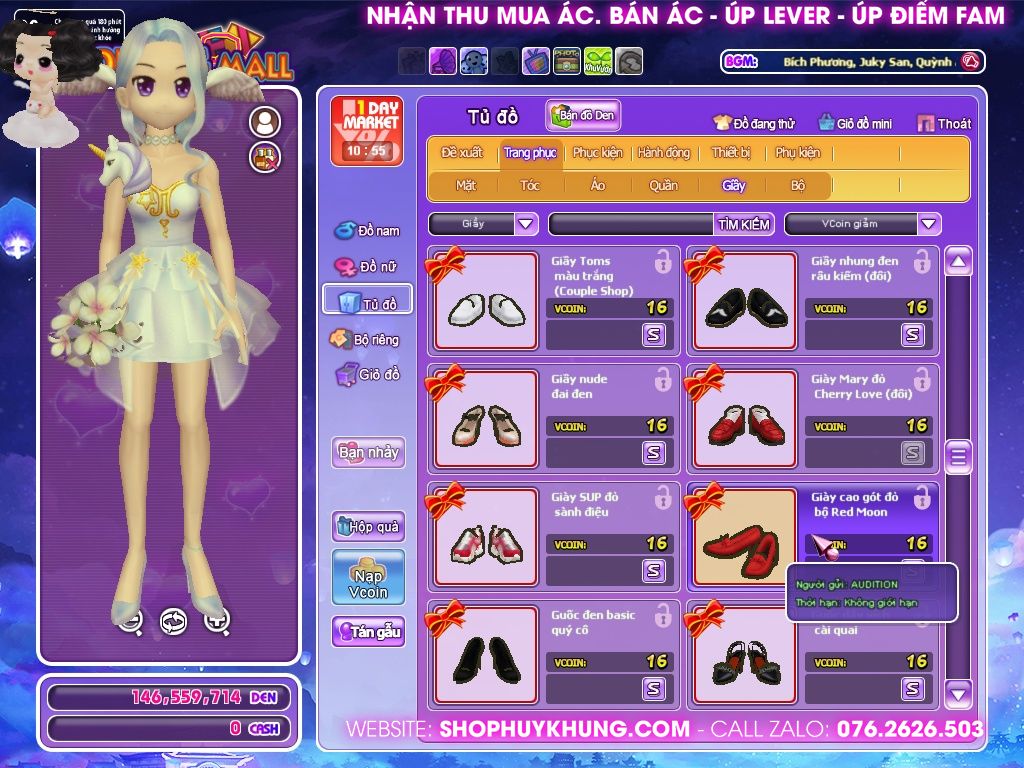Screen dimensions: 1024x768
Task: Click the Nạp Vcoin button
Action: pyautogui.click(x=368, y=577)
